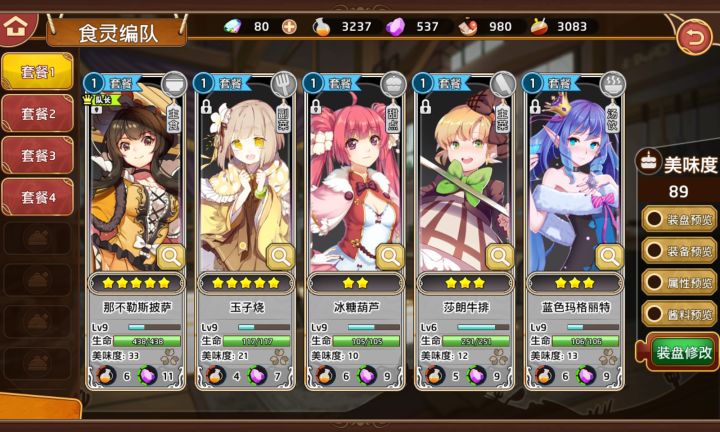Image resolution: width=720 pixels, height=432 pixels.
Task: Add more crystals with the plus button
Action: pyautogui.click(x=289, y=26)
